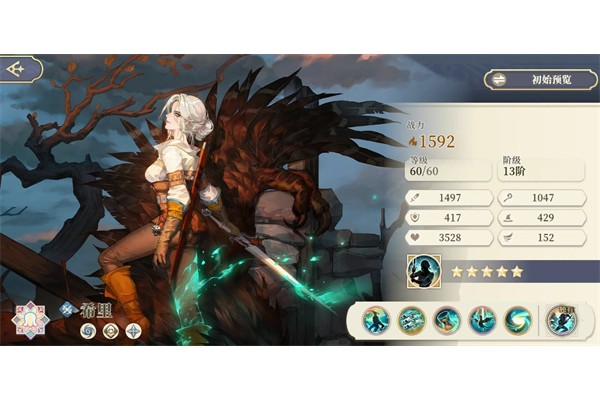
Task: Click the four-point star trait icon
Action: coord(132,331)
